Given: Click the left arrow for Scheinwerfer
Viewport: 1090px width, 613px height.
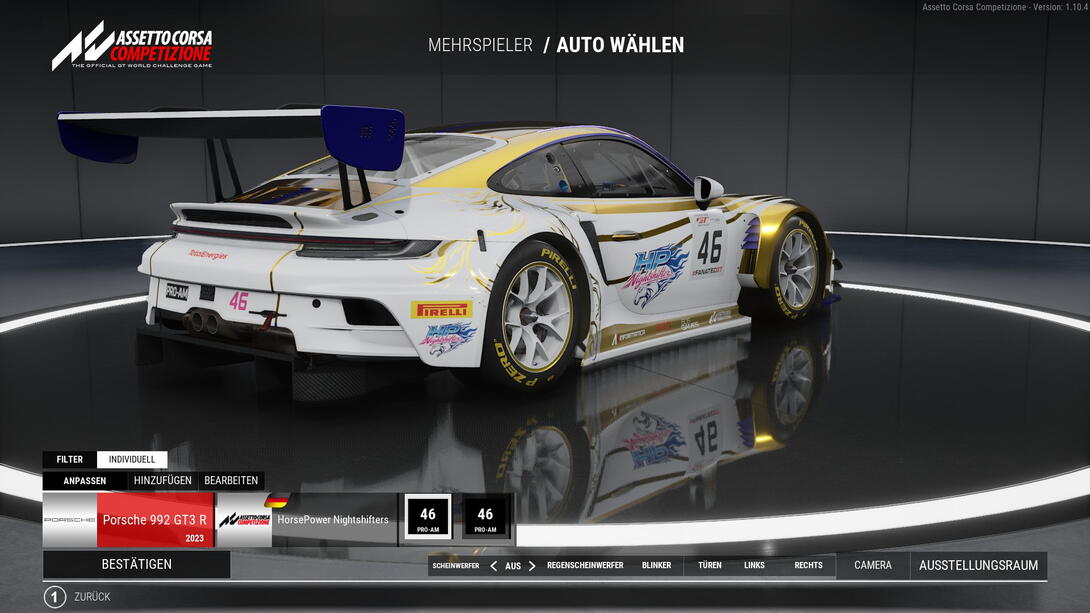Looking at the screenshot, I should click(x=493, y=566).
